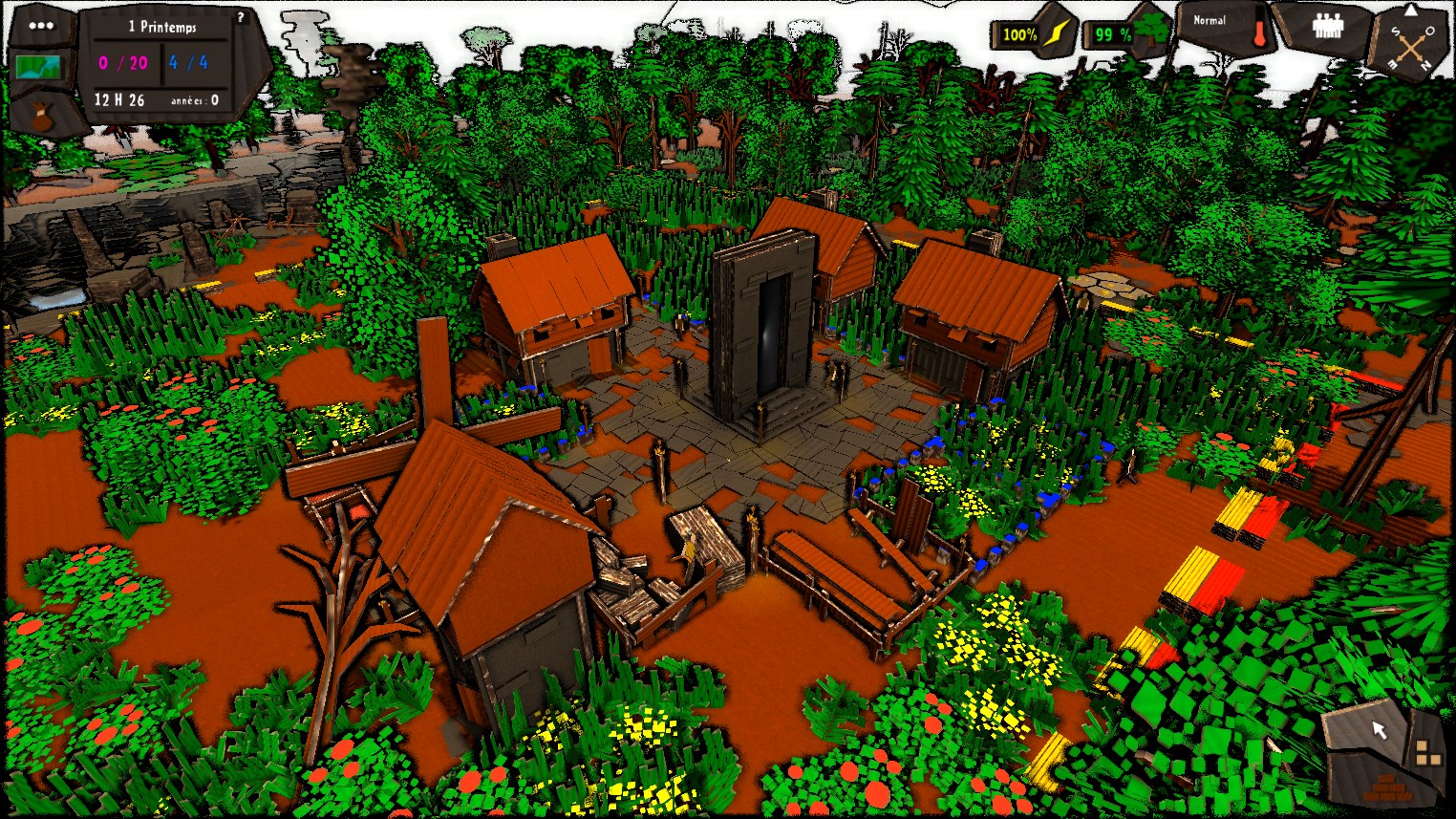Click the pink 0/20 counter
Viewport: 1456px width, 819px height.
pos(122,63)
